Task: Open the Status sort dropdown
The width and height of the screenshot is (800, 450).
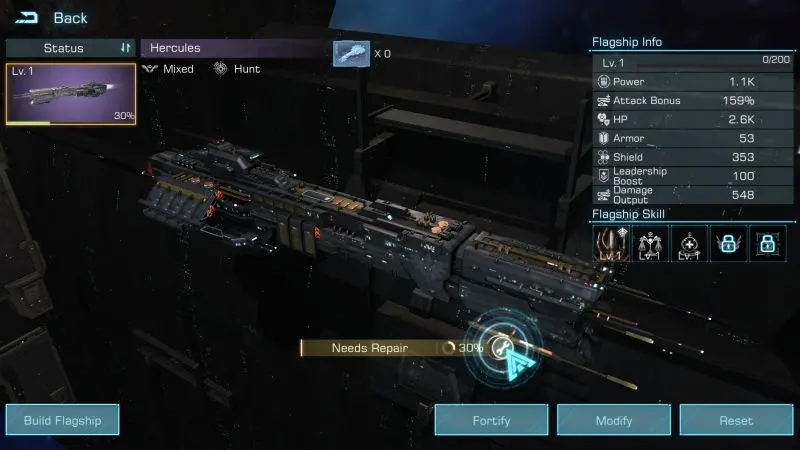Action: tap(71, 48)
